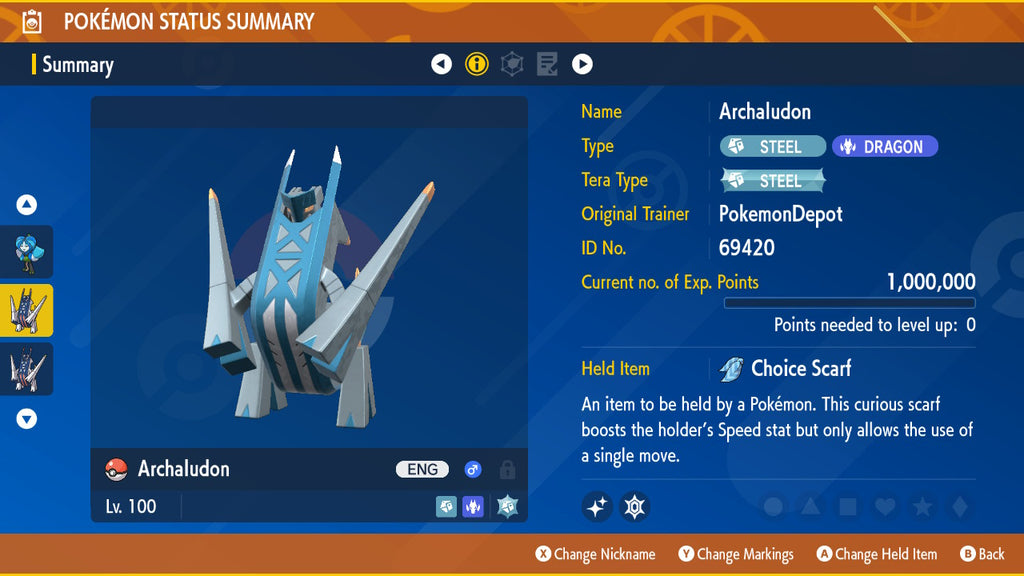Select the Choice Scarf held item
1024x576 pixels.
pos(786,369)
